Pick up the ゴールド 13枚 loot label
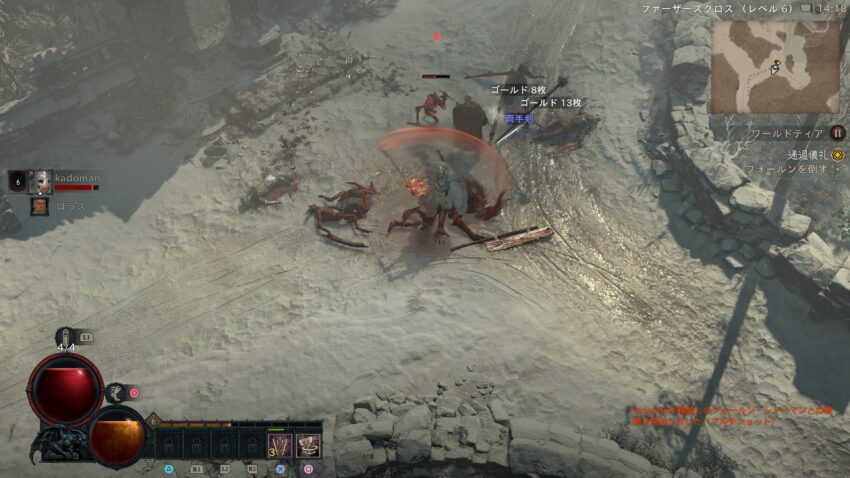 pos(550,103)
